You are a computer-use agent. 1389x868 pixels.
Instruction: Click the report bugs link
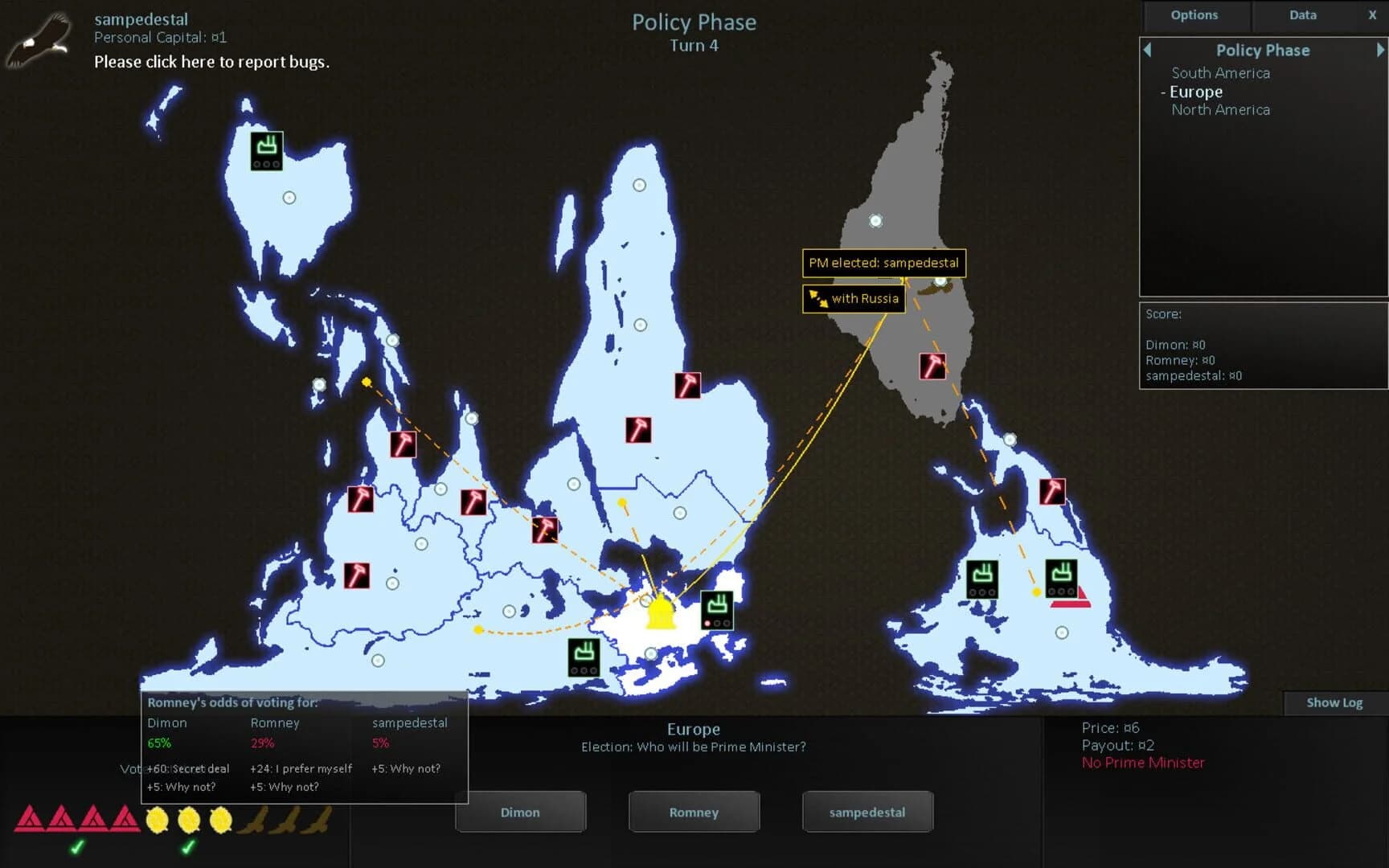[x=211, y=62]
